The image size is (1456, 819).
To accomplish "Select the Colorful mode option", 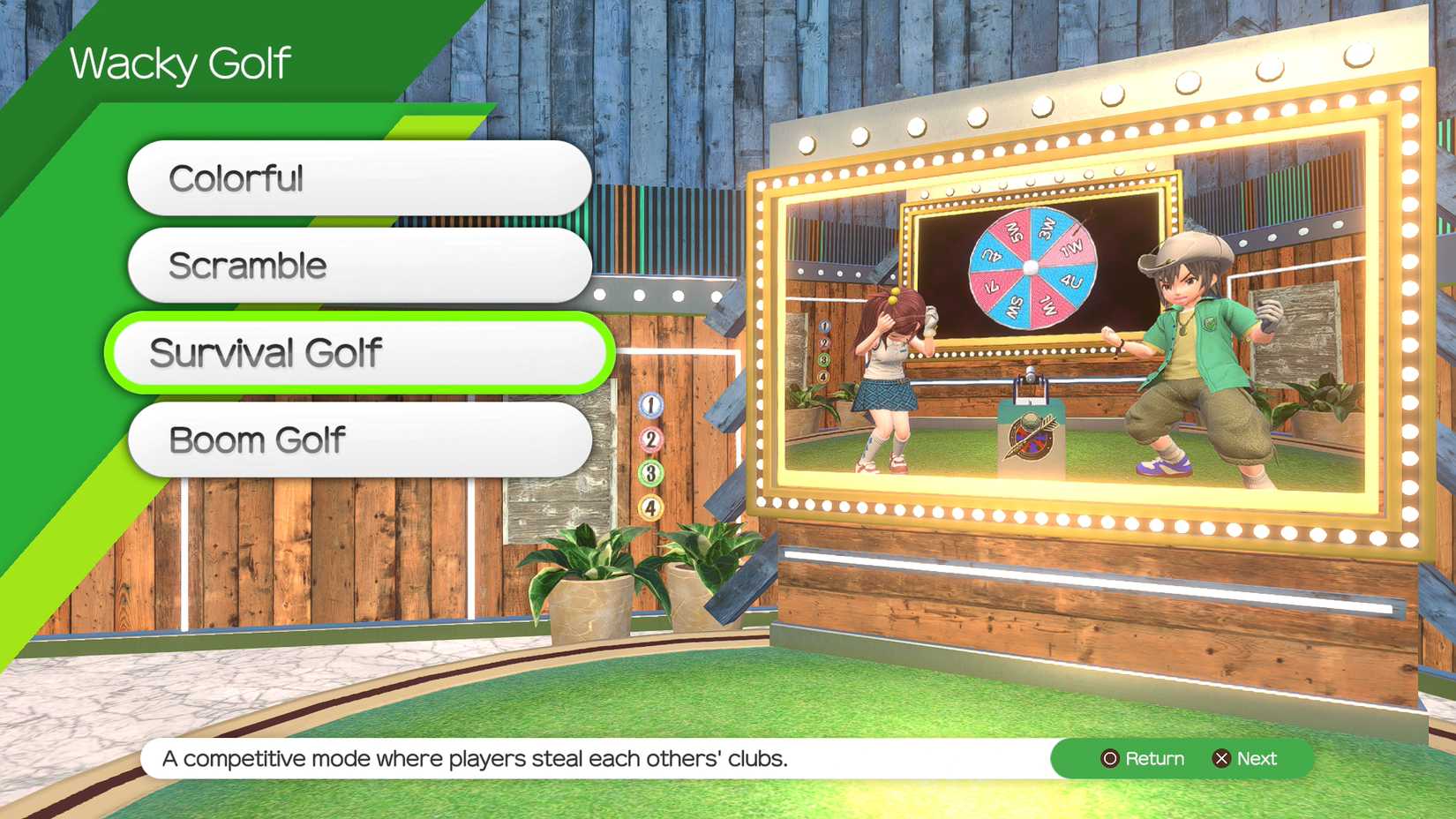I will point(359,177).
